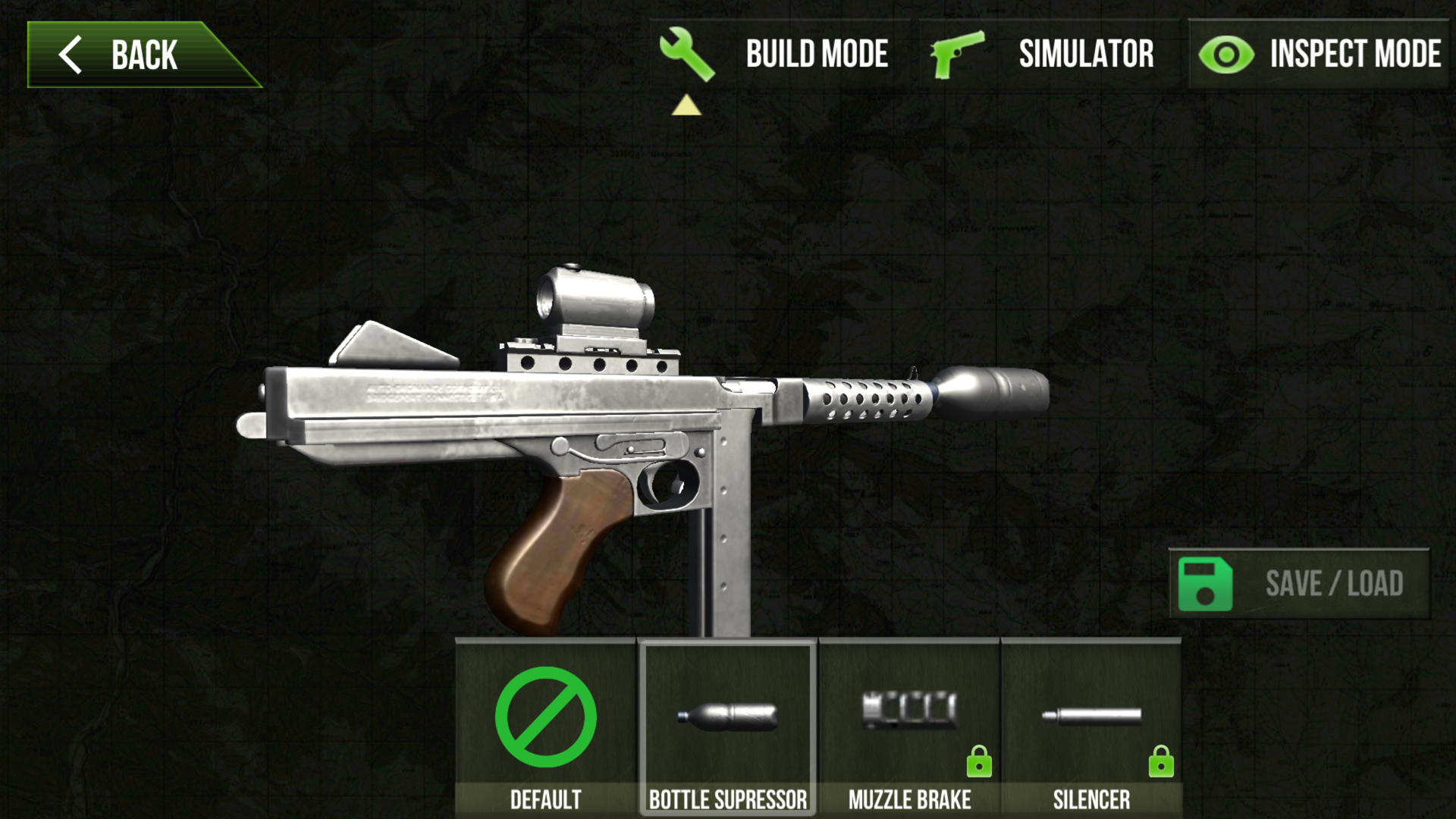Switch to the Inspect Mode tab
The width and height of the screenshot is (1456, 819).
[x=1354, y=53]
